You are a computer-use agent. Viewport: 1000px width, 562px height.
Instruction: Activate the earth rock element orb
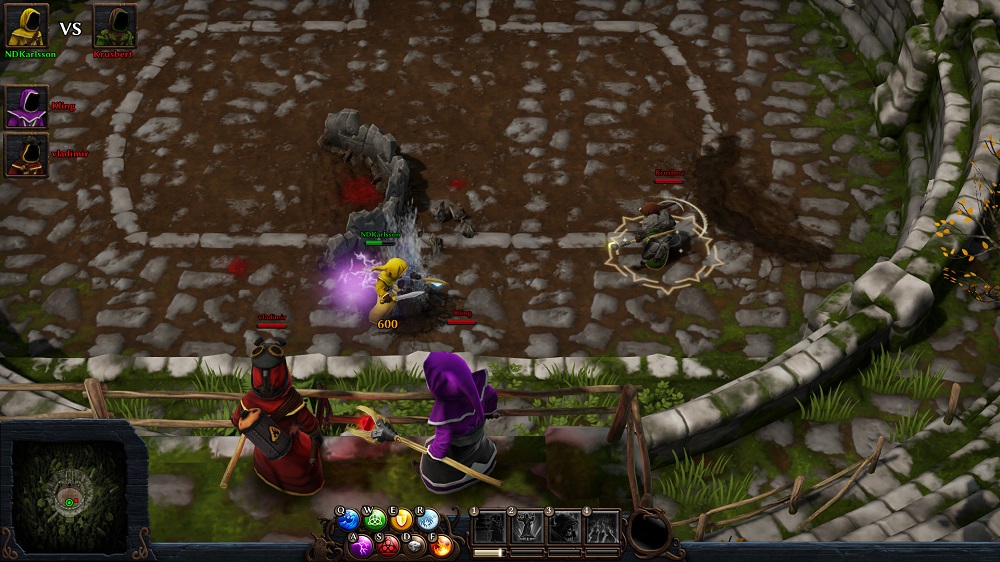(415, 545)
